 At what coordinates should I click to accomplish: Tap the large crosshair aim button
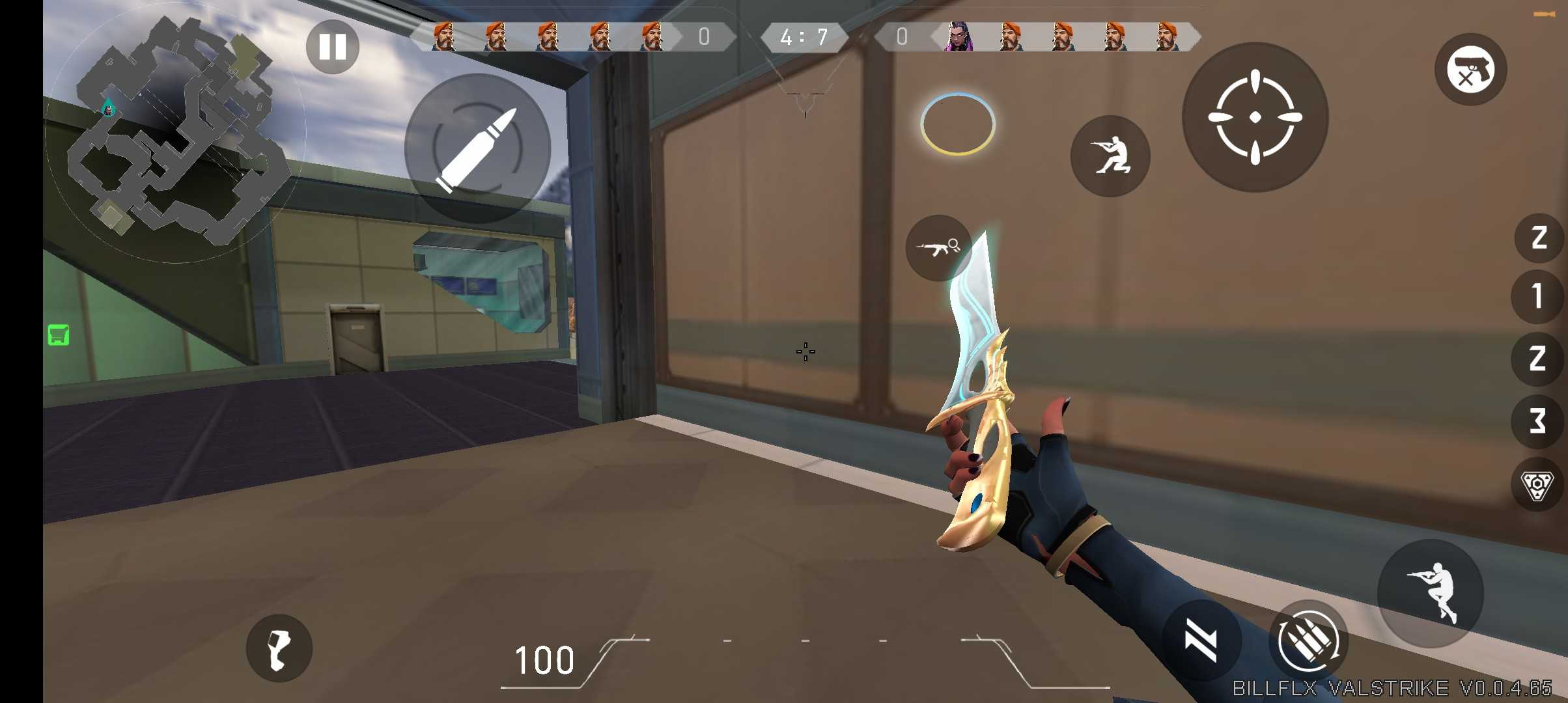(1255, 117)
